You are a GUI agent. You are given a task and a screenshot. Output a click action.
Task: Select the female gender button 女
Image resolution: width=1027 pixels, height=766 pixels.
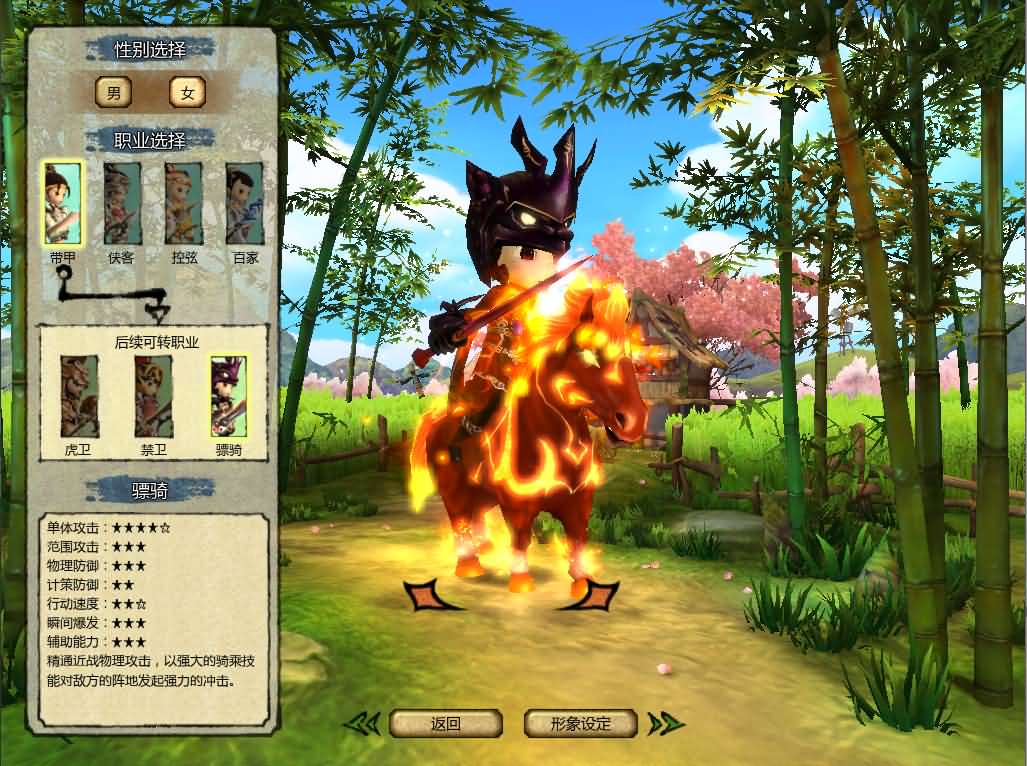tap(187, 93)
